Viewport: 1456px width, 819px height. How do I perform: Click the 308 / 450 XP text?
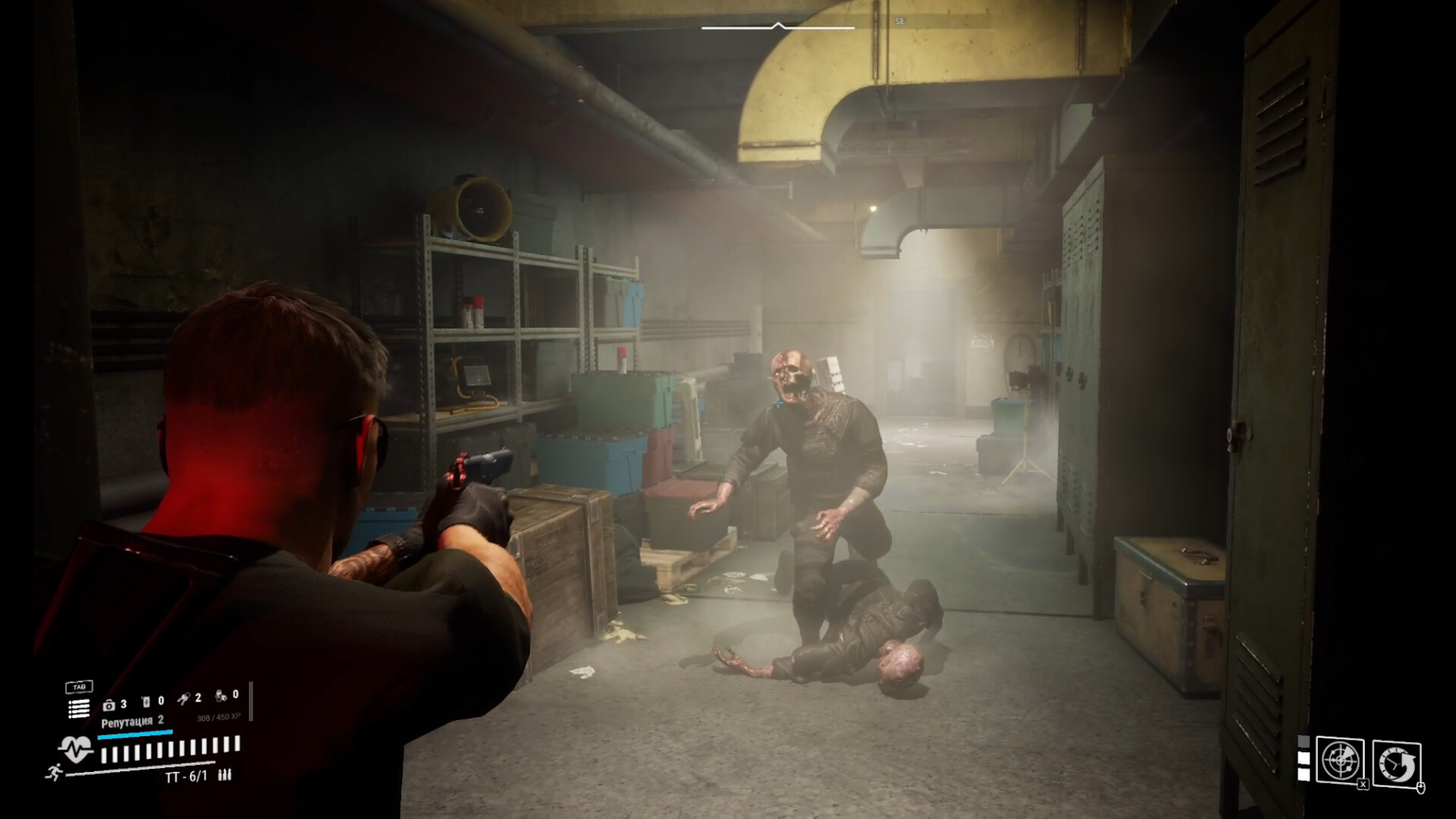(218, 717)
